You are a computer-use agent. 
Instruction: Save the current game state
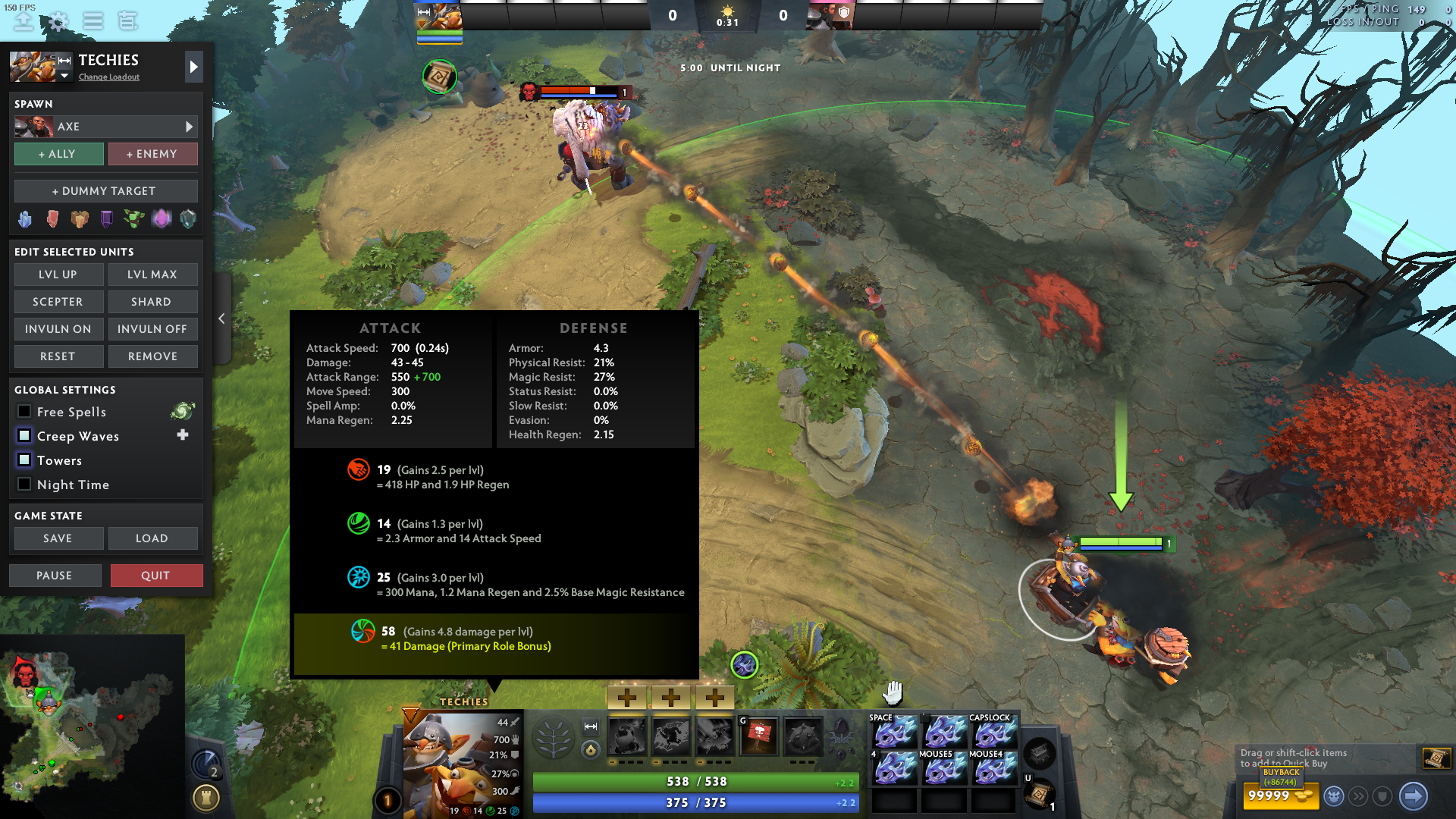click(x=58, y=538)
